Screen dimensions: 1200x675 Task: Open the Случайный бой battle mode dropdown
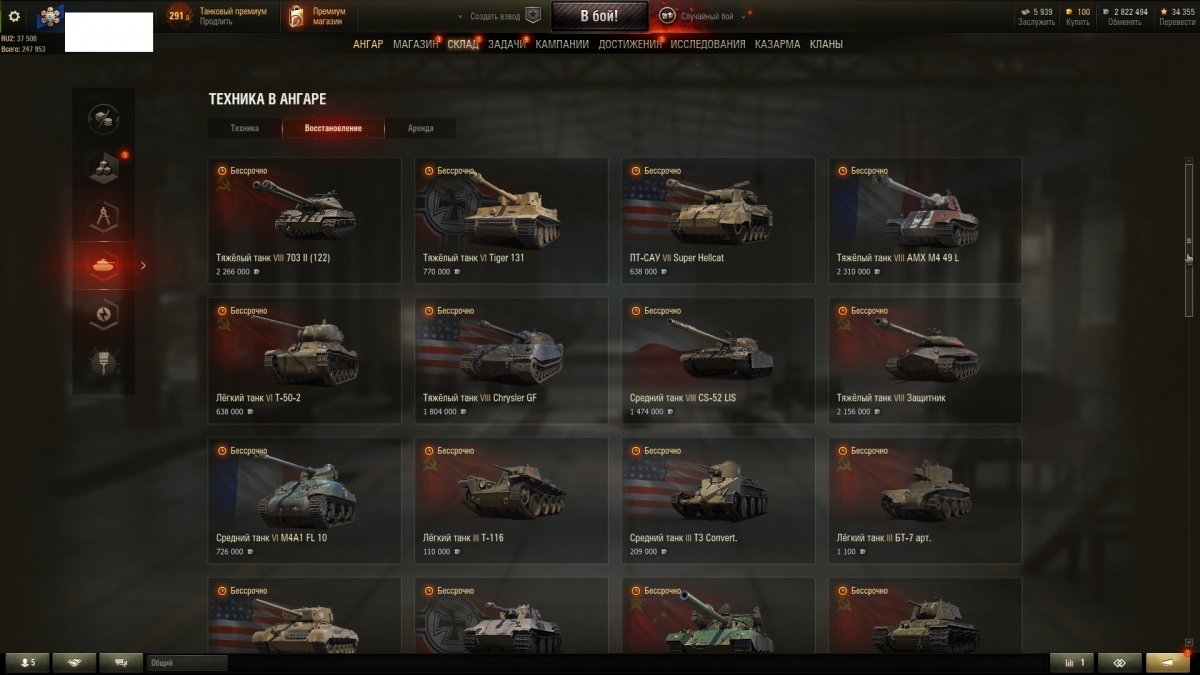(703, 16)
